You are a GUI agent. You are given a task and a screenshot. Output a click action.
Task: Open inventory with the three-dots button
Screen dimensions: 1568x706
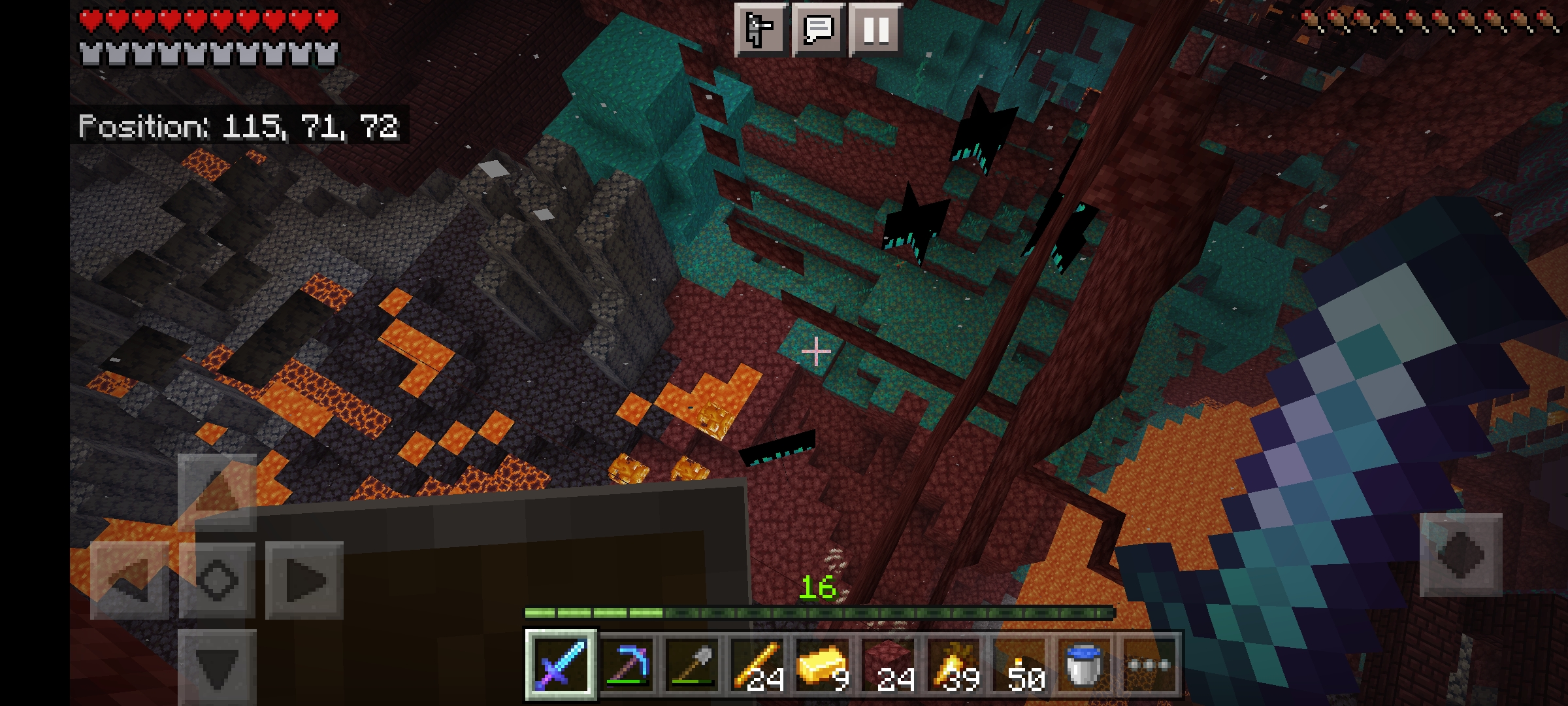(x=1149, y=665)
